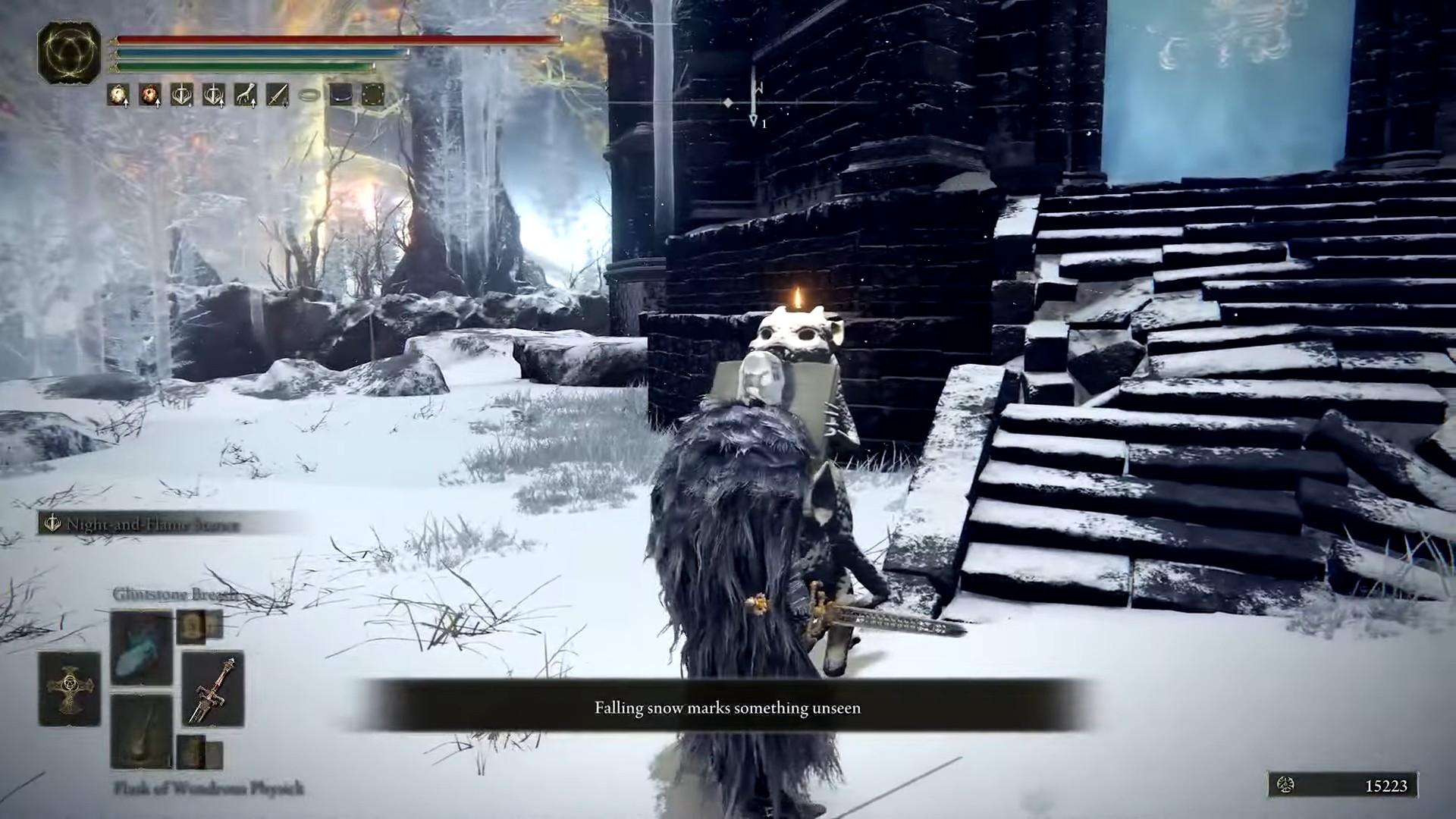Select the ring-shaped status icon
1456x819 pixels.
[x=309, y=95]
